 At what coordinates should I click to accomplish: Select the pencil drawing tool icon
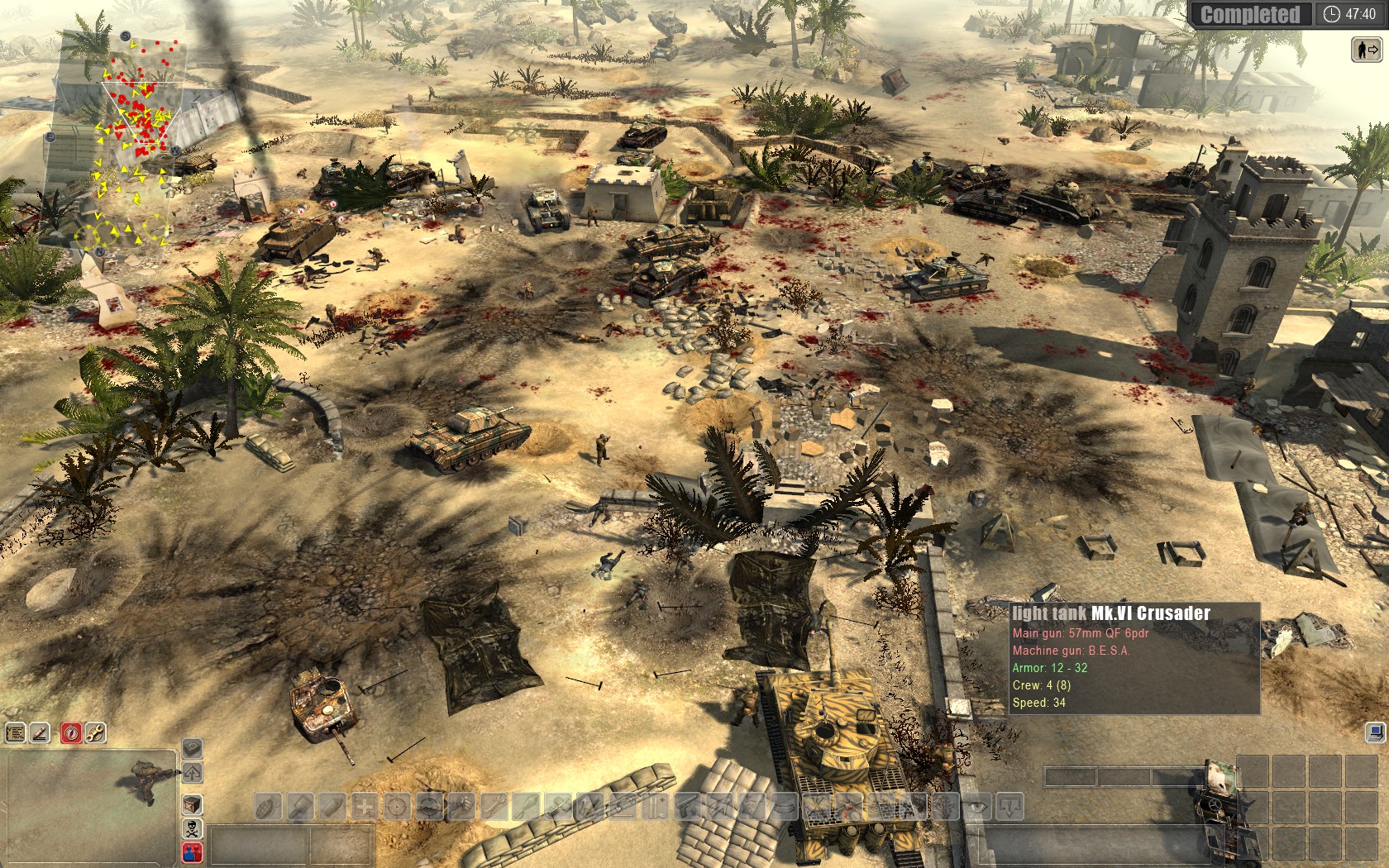coord(40,732)
